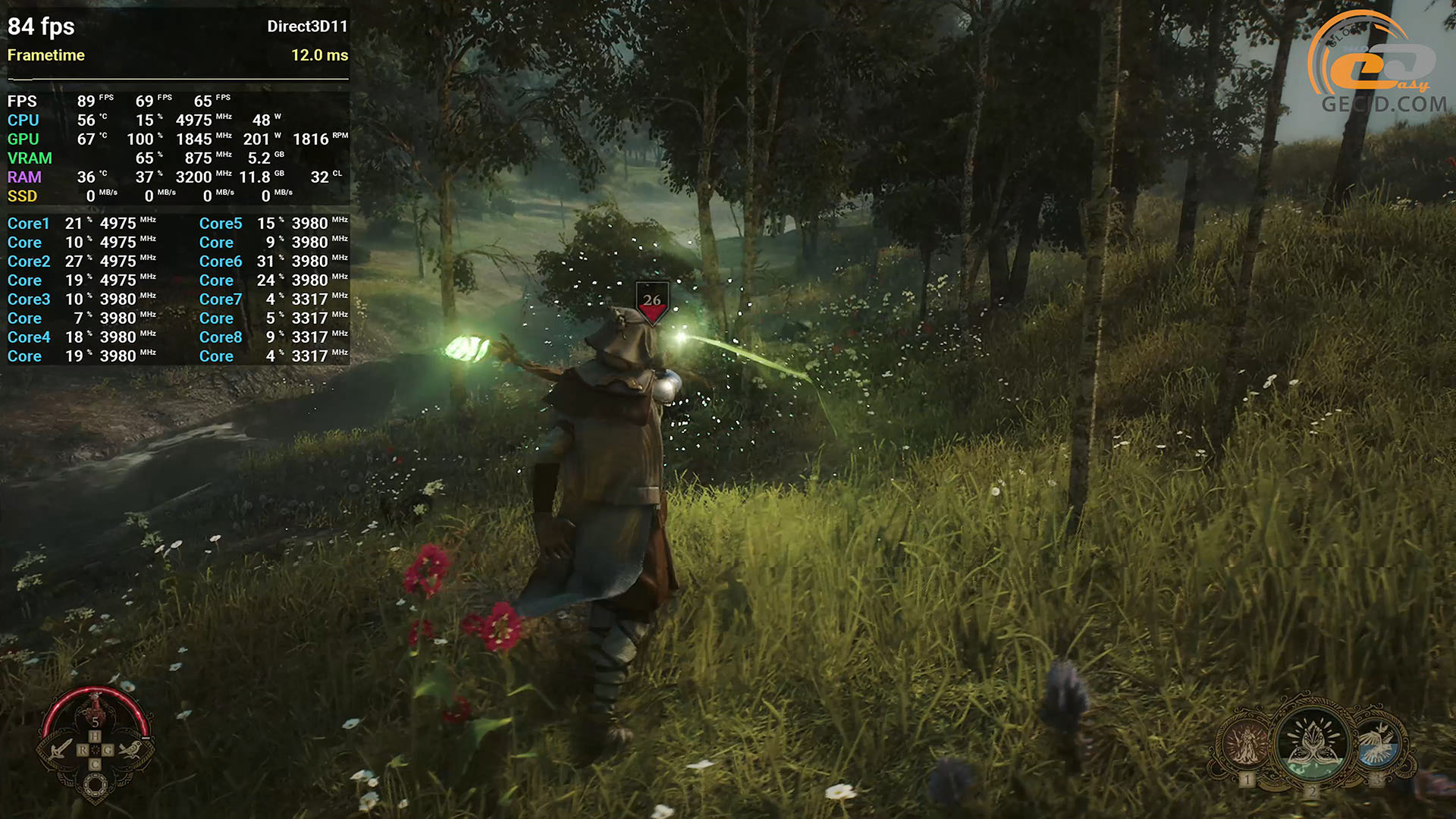Select the sword weapon icon
Image resolution: width=1456 pixels, height=819 pixels.
pyautogui.click(x=61, y=750)
